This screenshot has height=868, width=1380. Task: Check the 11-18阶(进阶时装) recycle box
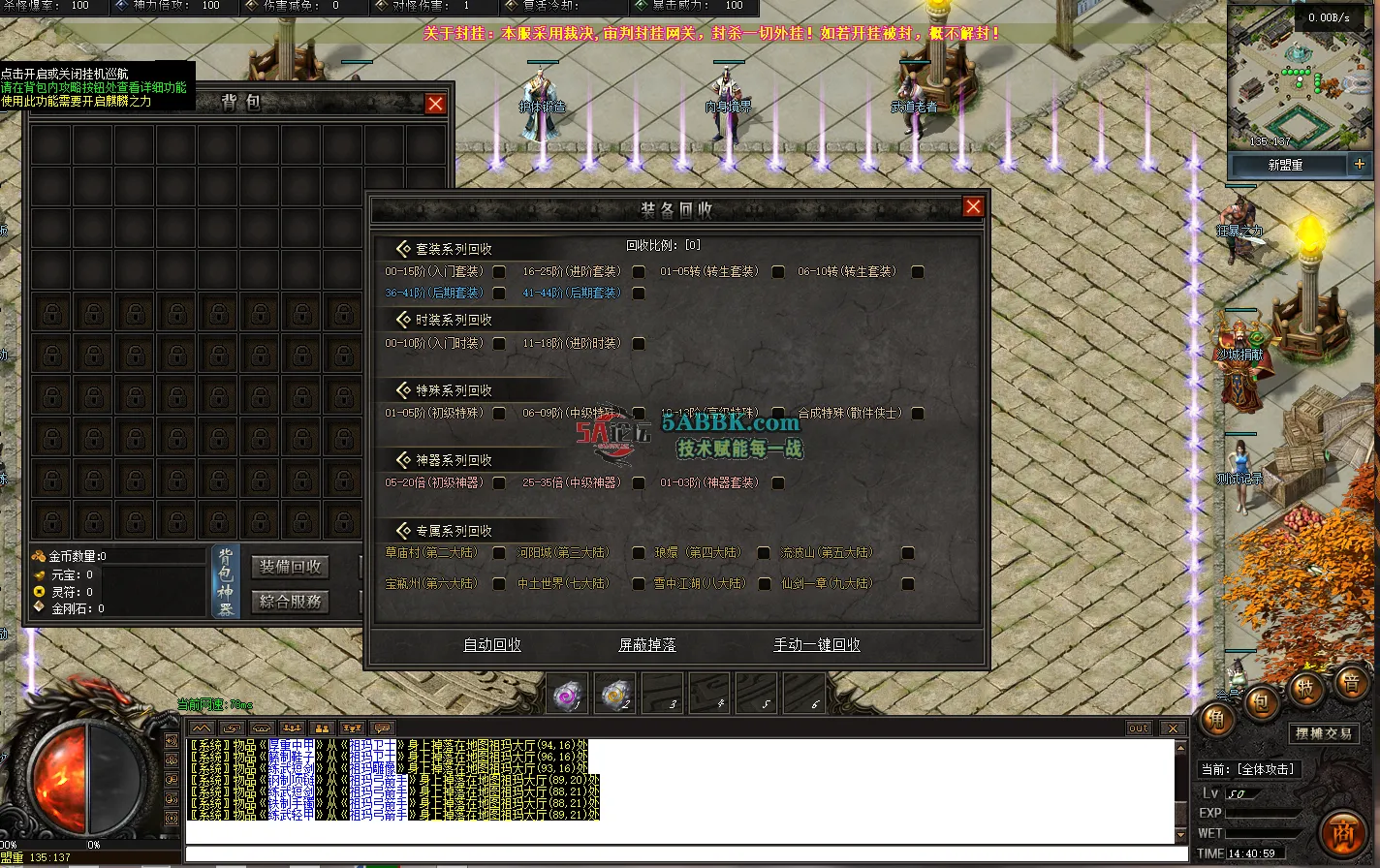click(638, 343)
